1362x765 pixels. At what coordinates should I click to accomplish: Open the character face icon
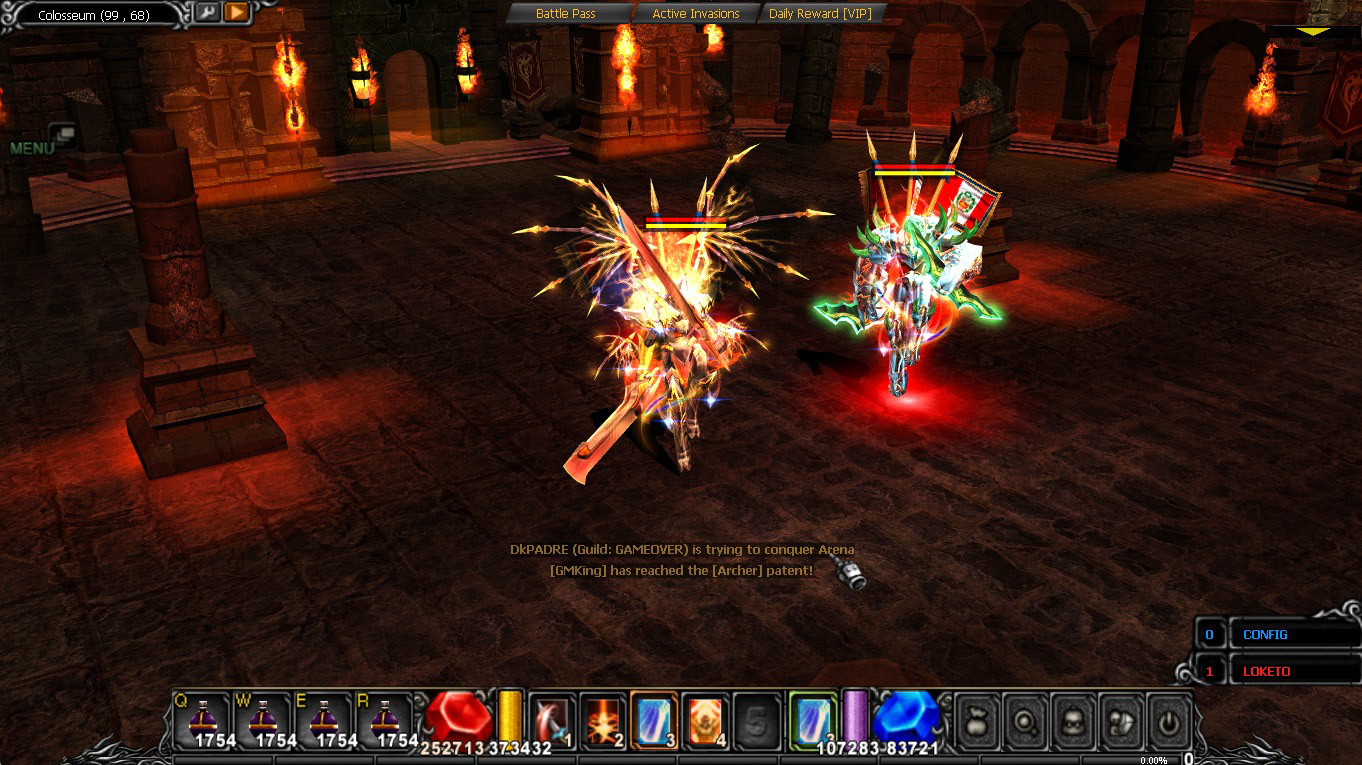coord(1073,720)
